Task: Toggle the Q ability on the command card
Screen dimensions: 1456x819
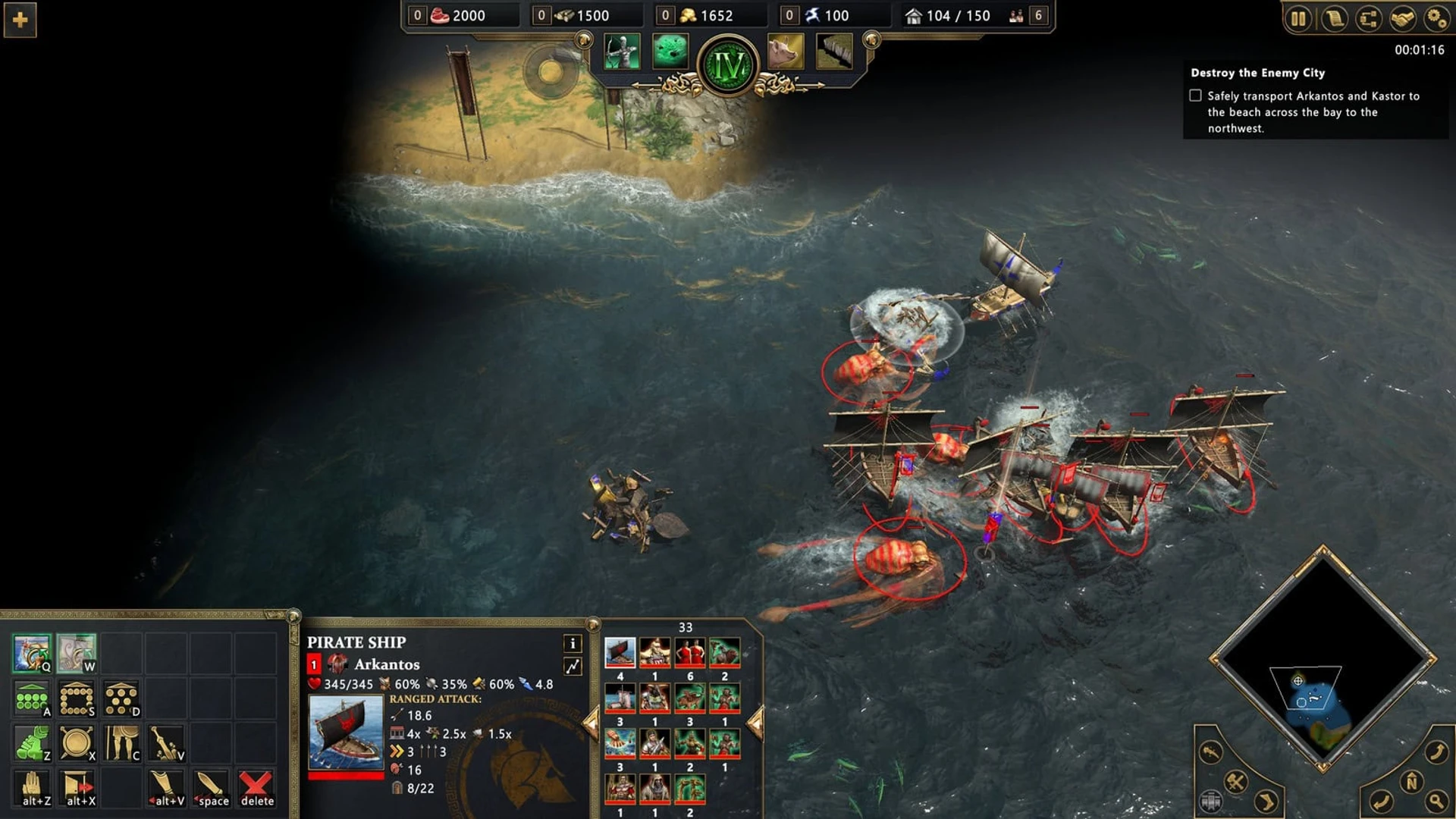Action: click(x=32, y=652)
